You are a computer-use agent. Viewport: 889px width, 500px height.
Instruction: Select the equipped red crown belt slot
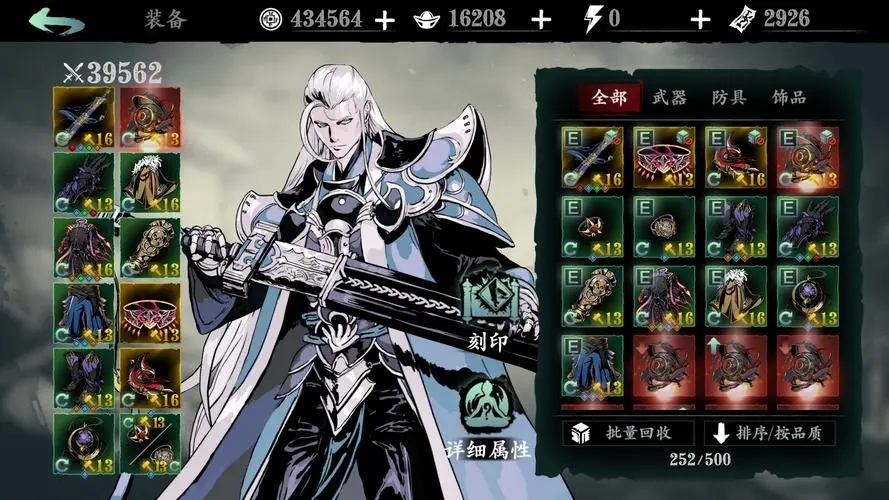150,312
